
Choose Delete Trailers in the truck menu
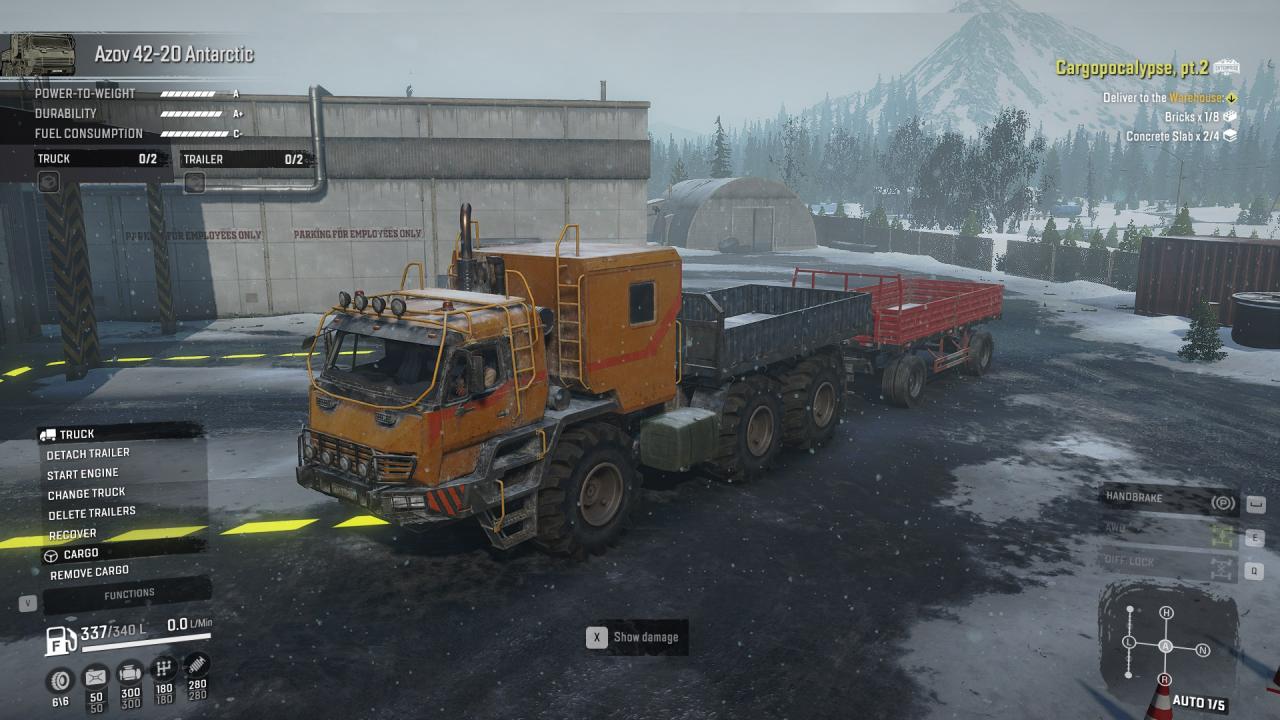(x=92, y=513)
